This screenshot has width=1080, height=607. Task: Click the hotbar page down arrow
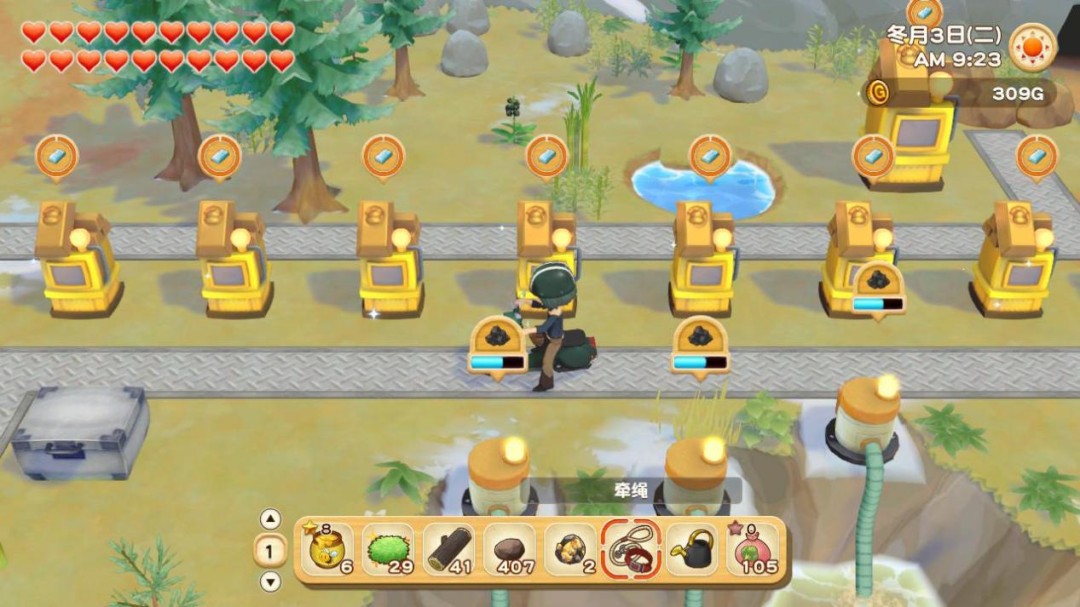[270, 582]
